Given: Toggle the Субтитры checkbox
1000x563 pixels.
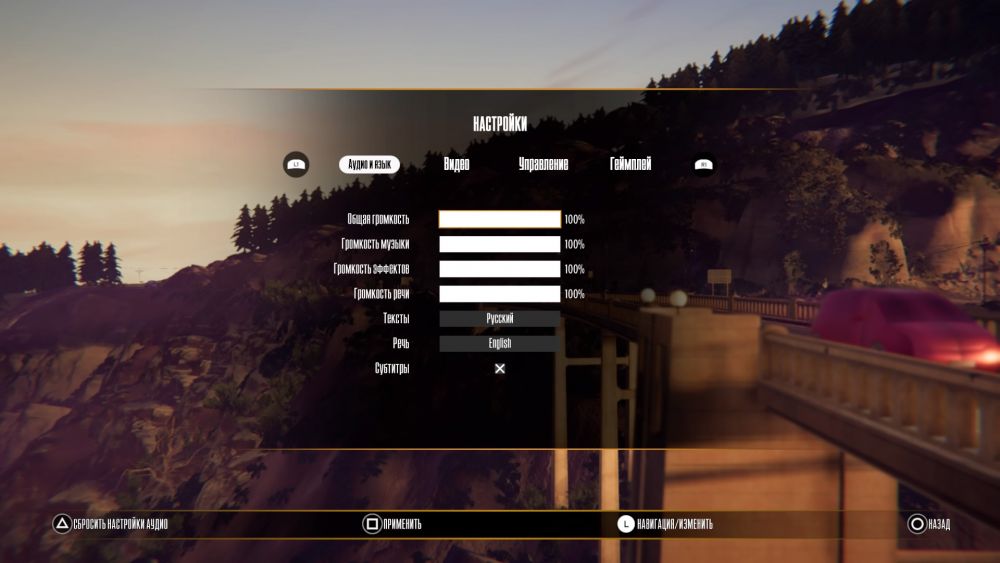Looking at the screenshot, I should pos(500,368).
